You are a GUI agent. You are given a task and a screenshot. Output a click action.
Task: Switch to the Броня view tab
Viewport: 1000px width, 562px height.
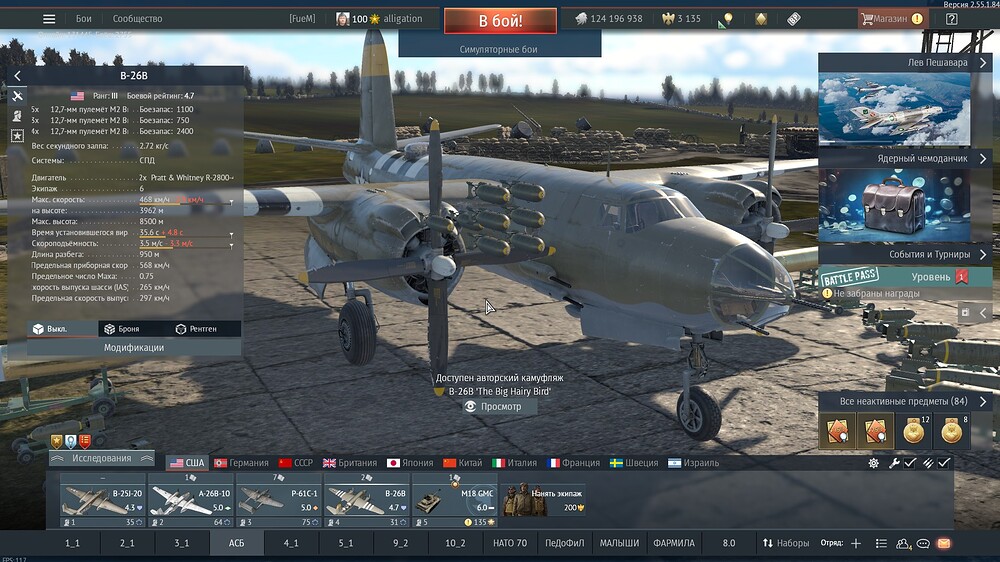(x=121, y=329)
